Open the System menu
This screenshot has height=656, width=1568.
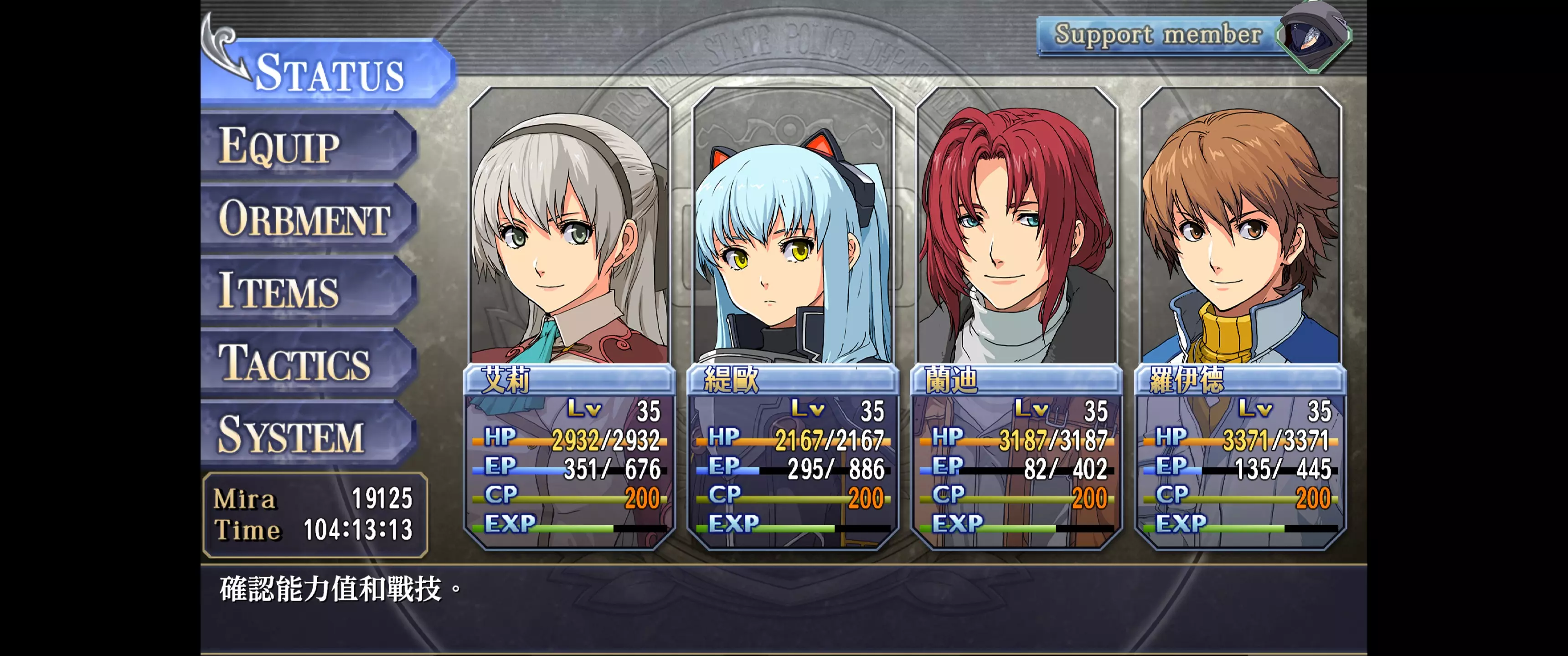pos(307,435)
